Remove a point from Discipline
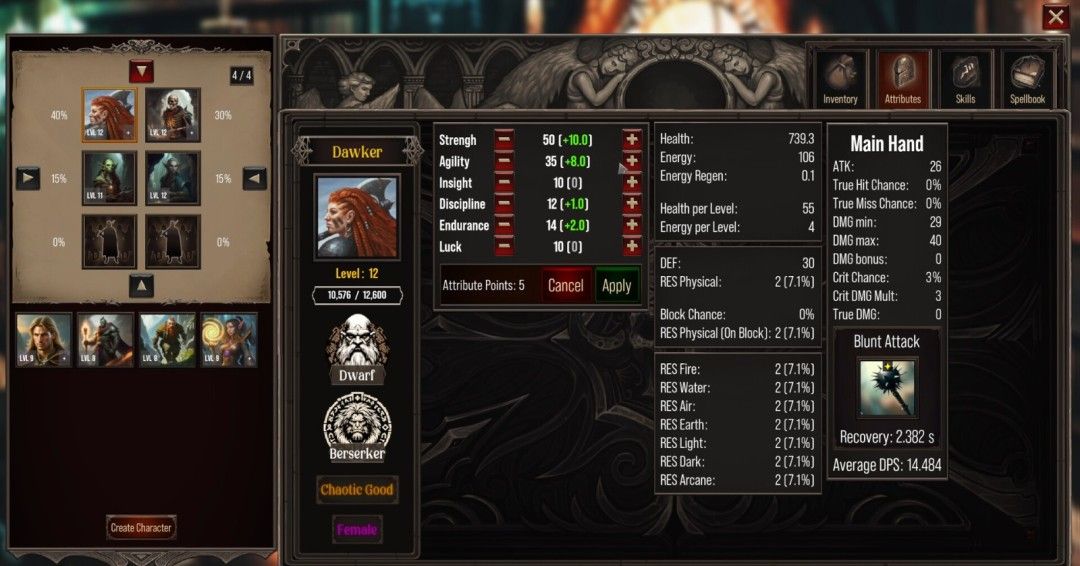The image size is (1080, 566). (x=504, y=204)
